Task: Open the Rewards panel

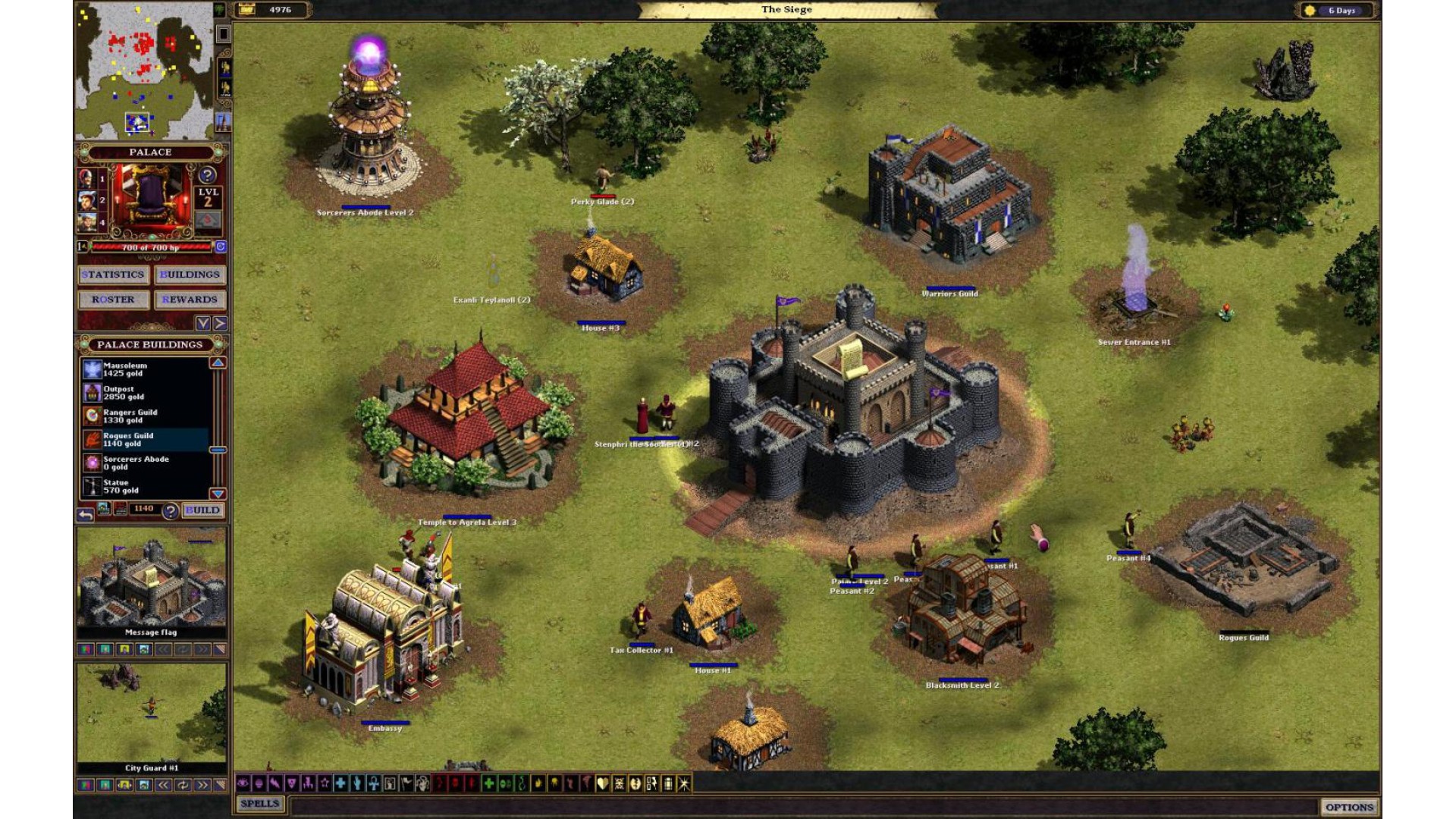Action: coord(190,300)
